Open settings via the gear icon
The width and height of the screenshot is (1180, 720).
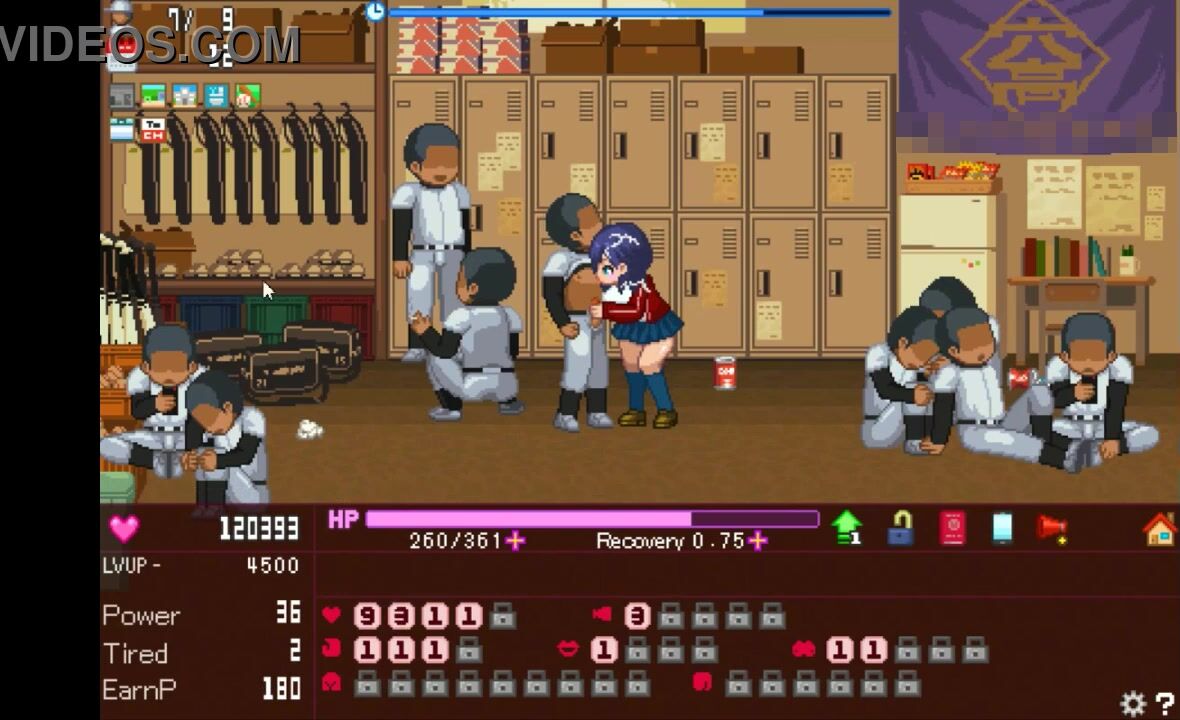pyautogui.click(x=1133, y=704)
